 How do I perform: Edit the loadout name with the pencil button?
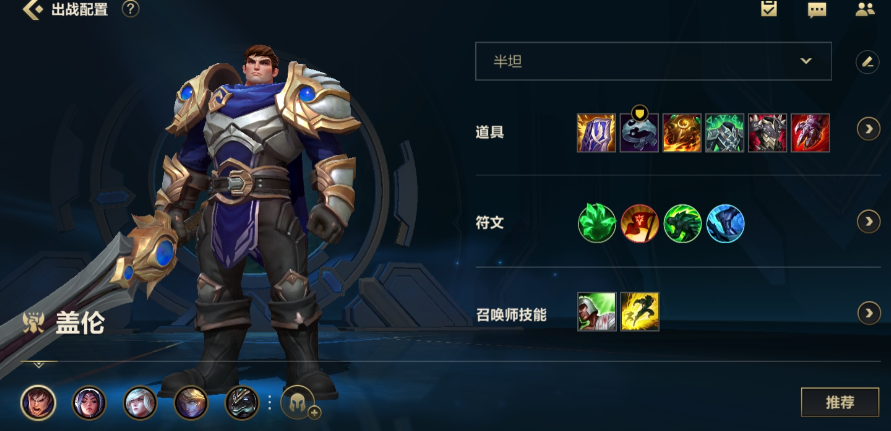tap(867, 61)
